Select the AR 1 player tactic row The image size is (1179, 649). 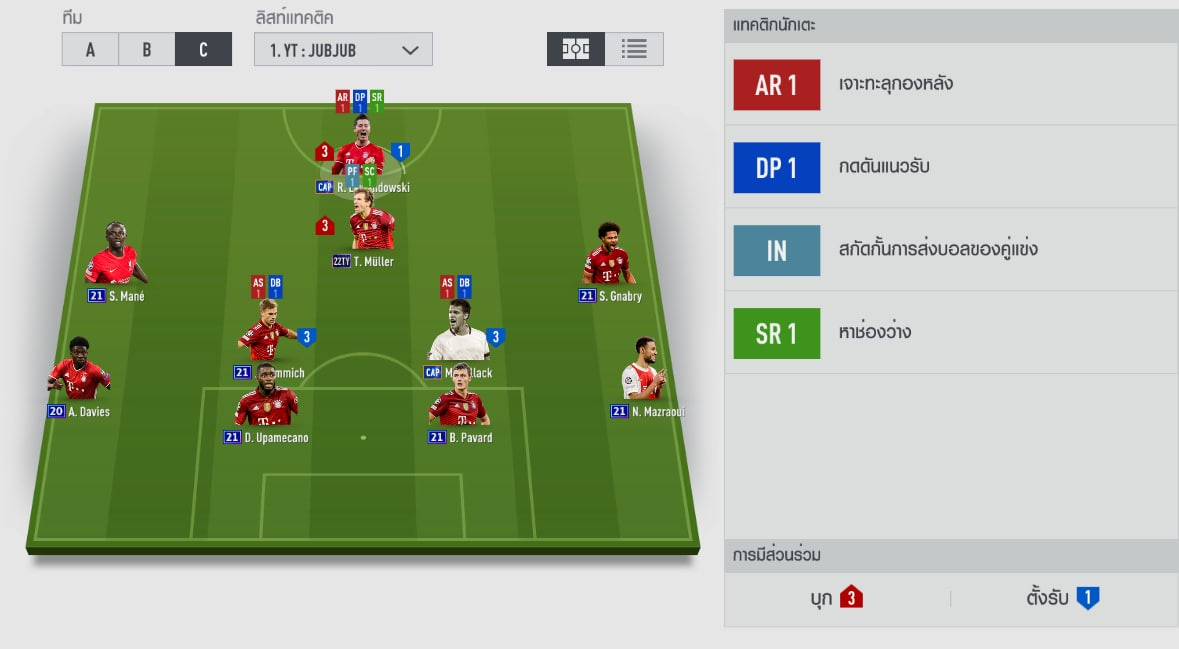[x=950, y=84]
